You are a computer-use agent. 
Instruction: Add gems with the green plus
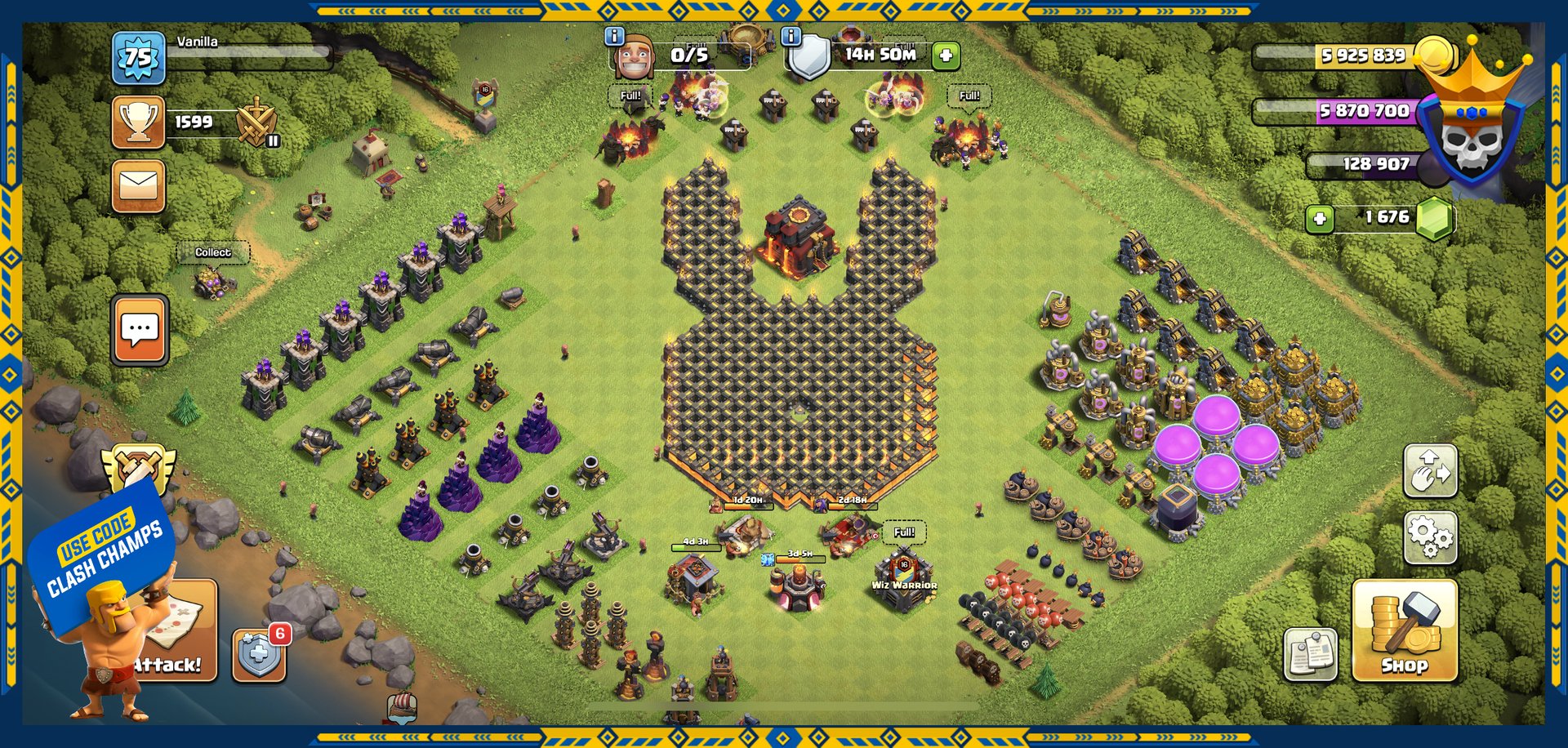pyautogui.click(x=1320, y=218)
